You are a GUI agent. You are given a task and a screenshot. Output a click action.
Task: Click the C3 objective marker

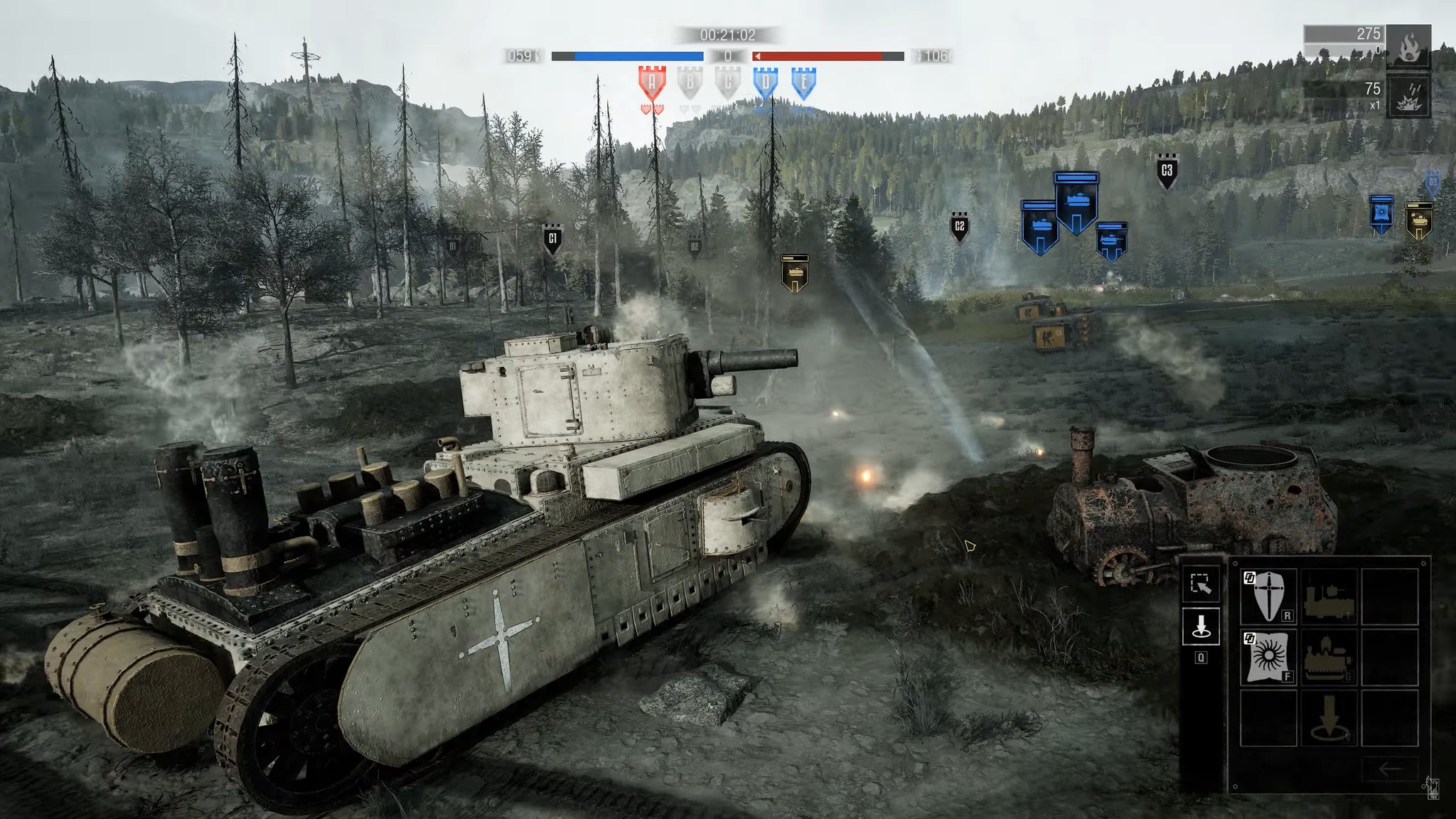(x=1166, y=171)
